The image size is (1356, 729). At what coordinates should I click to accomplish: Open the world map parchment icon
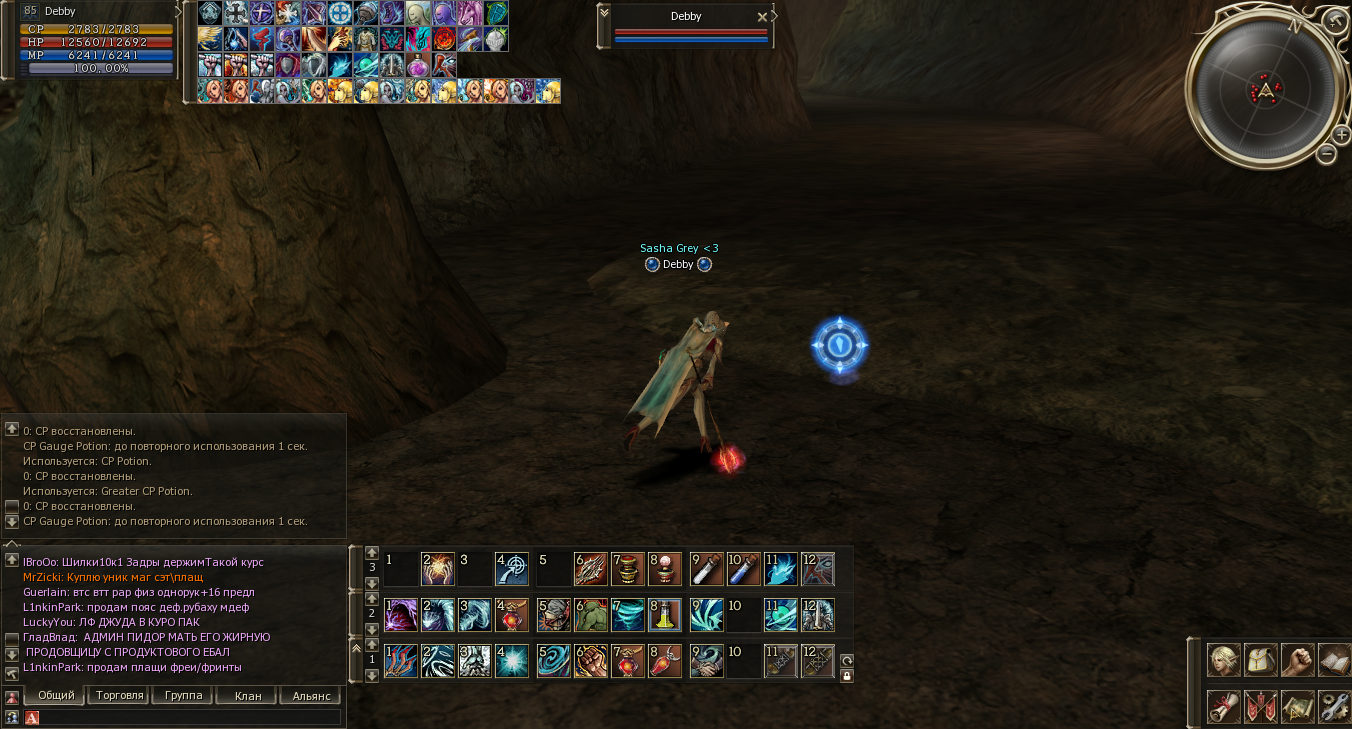click(1297, 705)
